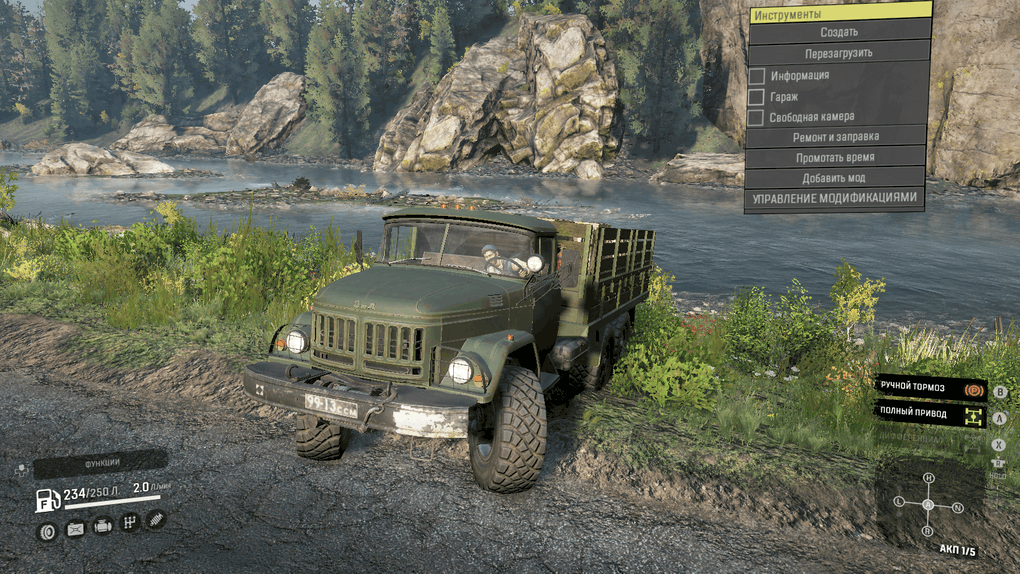
Task: Toggle the Ручной тормоз handbrake
Action: [x=929, y=388]
